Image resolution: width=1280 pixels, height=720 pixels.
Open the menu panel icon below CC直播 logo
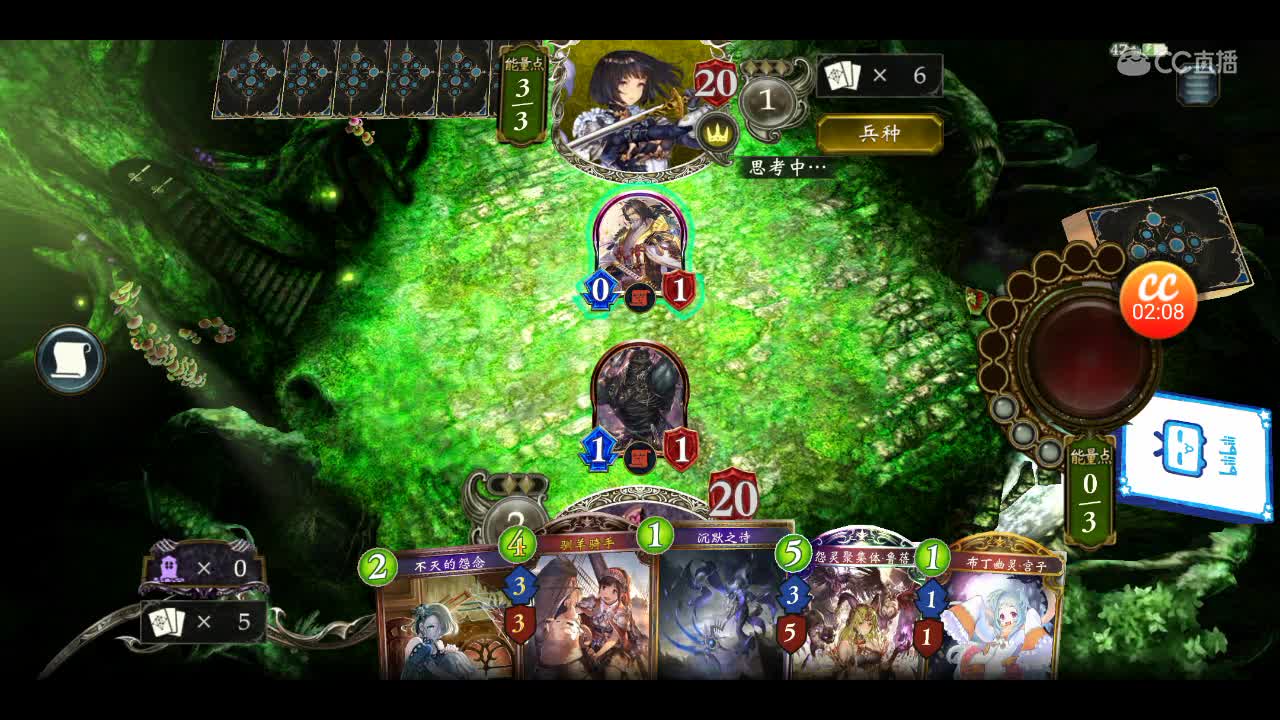coord(1196,88)
